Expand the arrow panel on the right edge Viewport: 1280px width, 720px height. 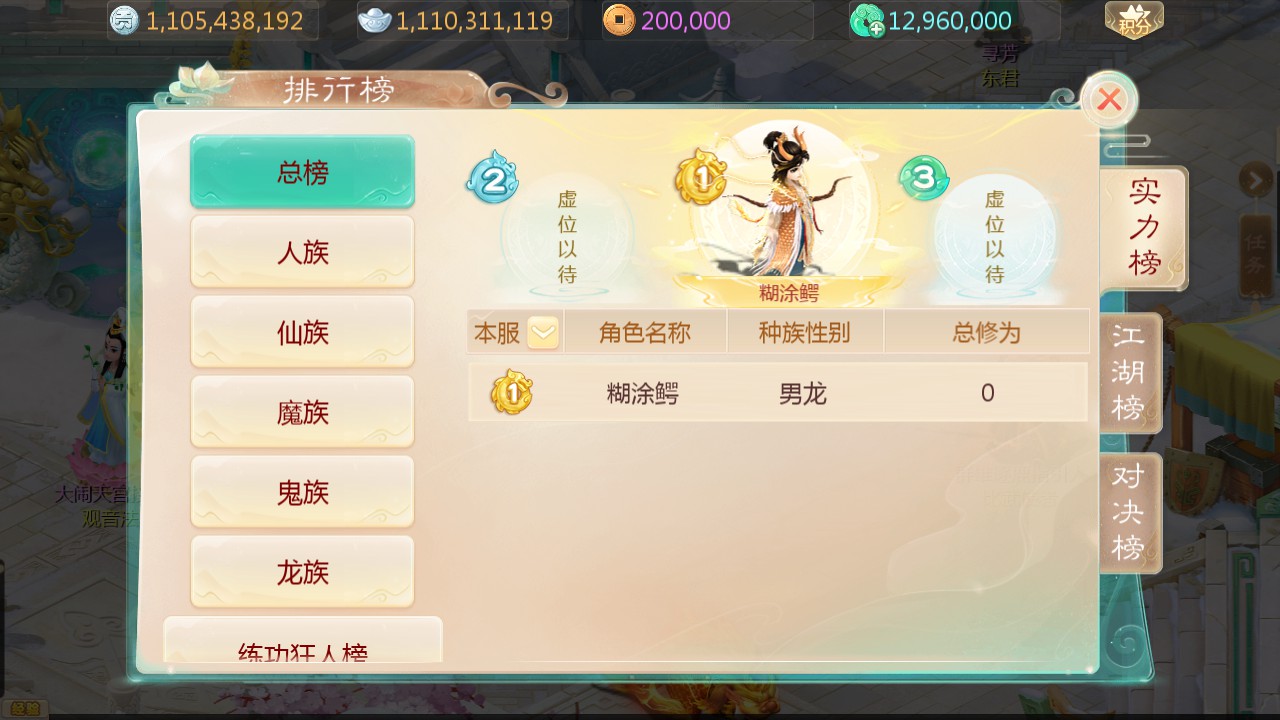pyautogui.click(x=1258, y=181)
